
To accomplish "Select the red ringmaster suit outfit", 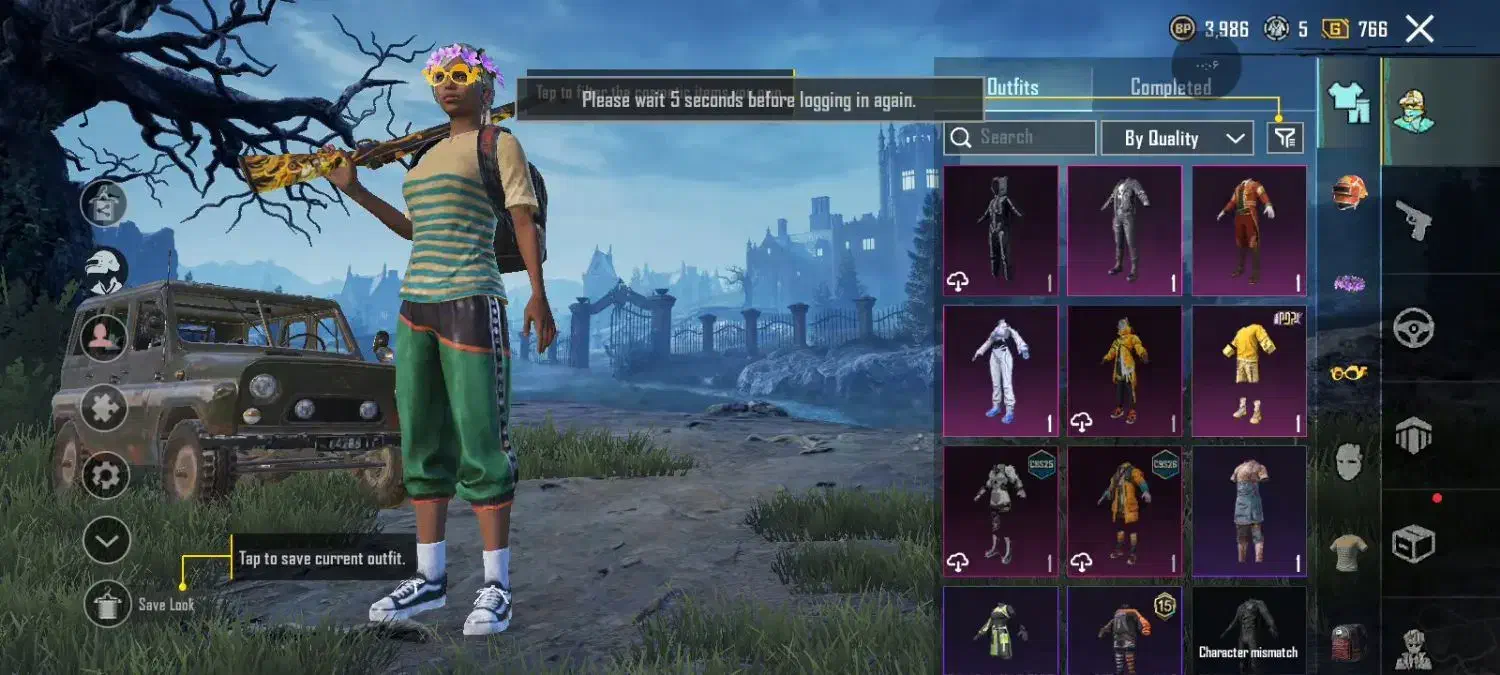I will point(1249,230).
